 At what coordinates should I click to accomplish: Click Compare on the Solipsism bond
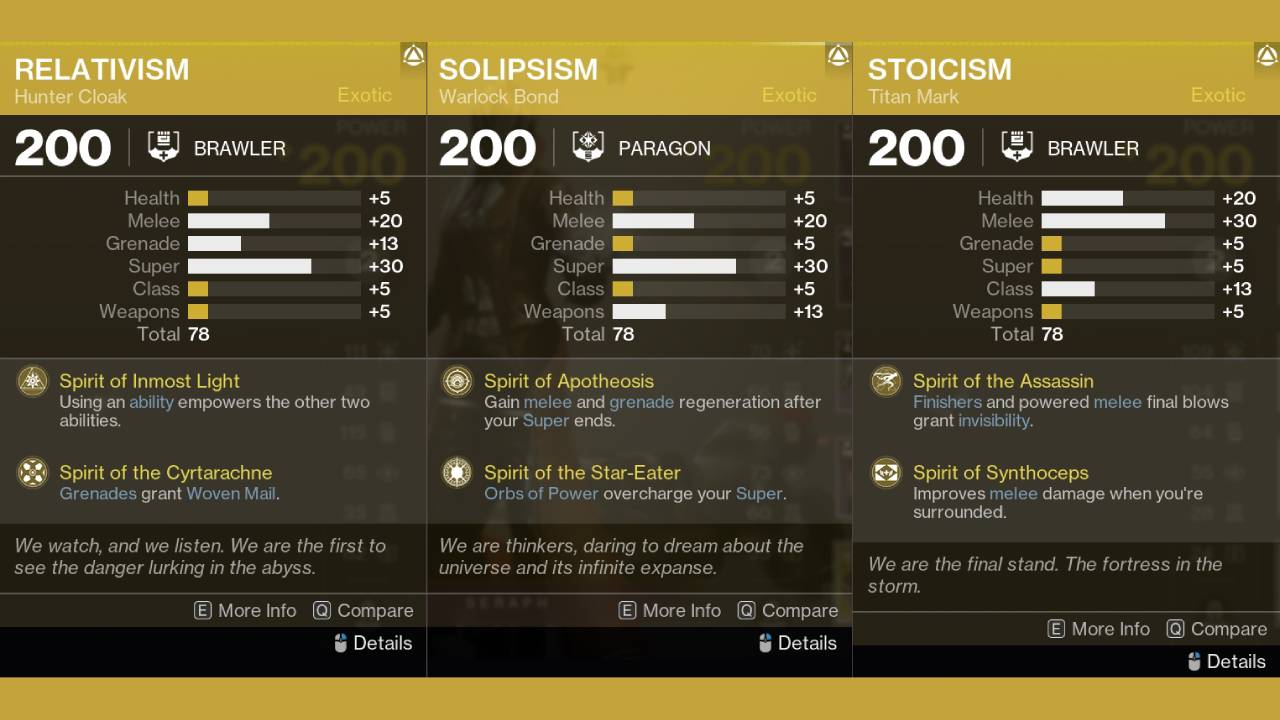788,610
